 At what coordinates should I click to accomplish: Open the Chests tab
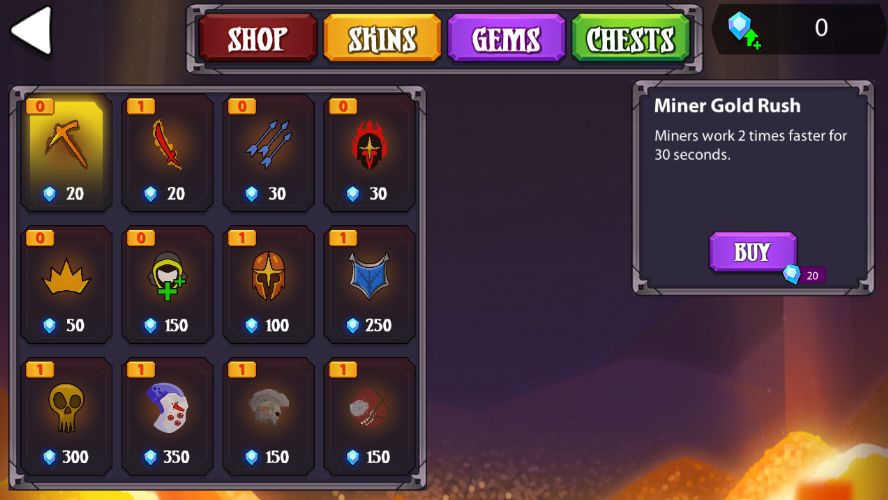click(630, 39)
